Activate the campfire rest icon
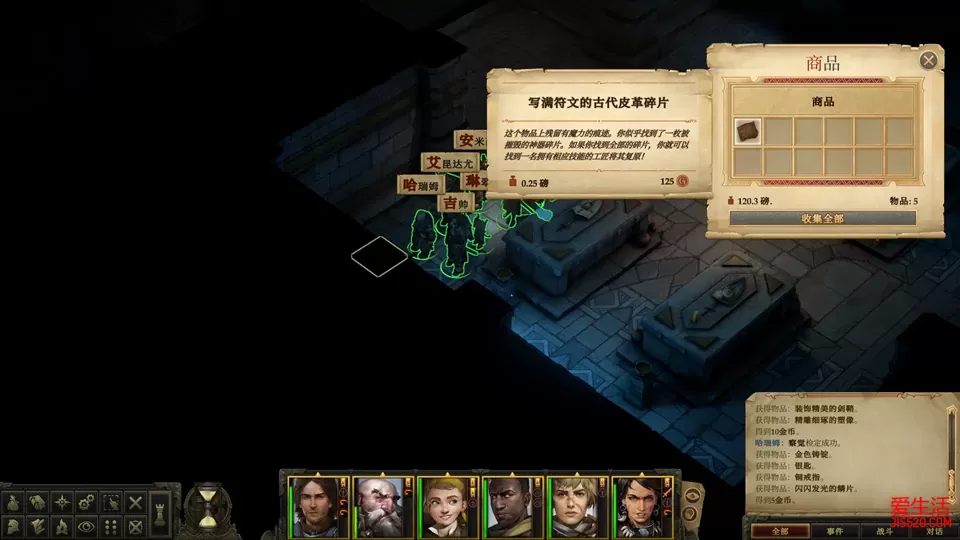960x540 pixels. click(x=61, y=525)
